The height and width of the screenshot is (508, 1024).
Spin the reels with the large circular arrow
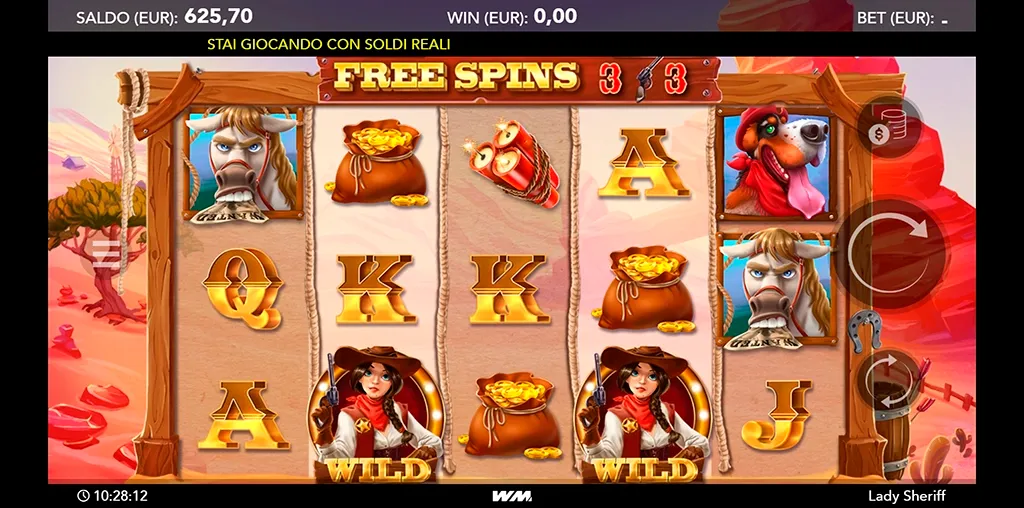pyautogui.click(x=889, y=253)
